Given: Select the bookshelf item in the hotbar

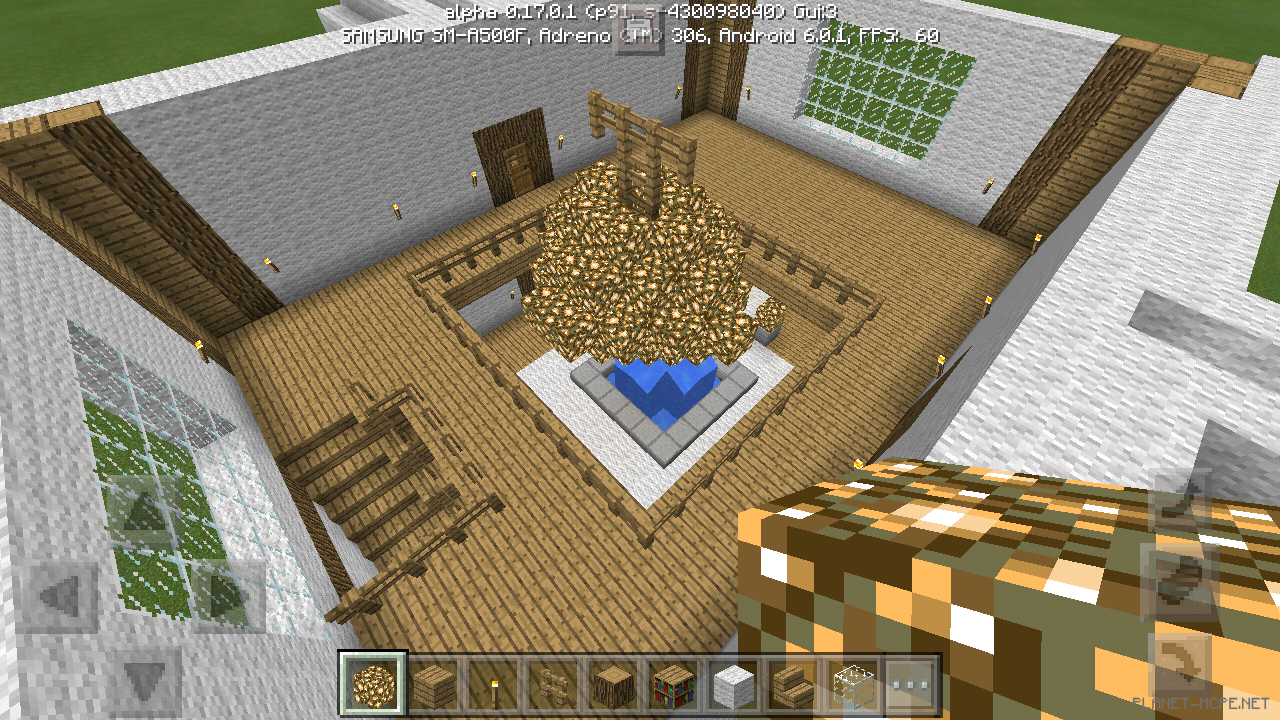Looking at the screenshot, I should tap(672, 685).
